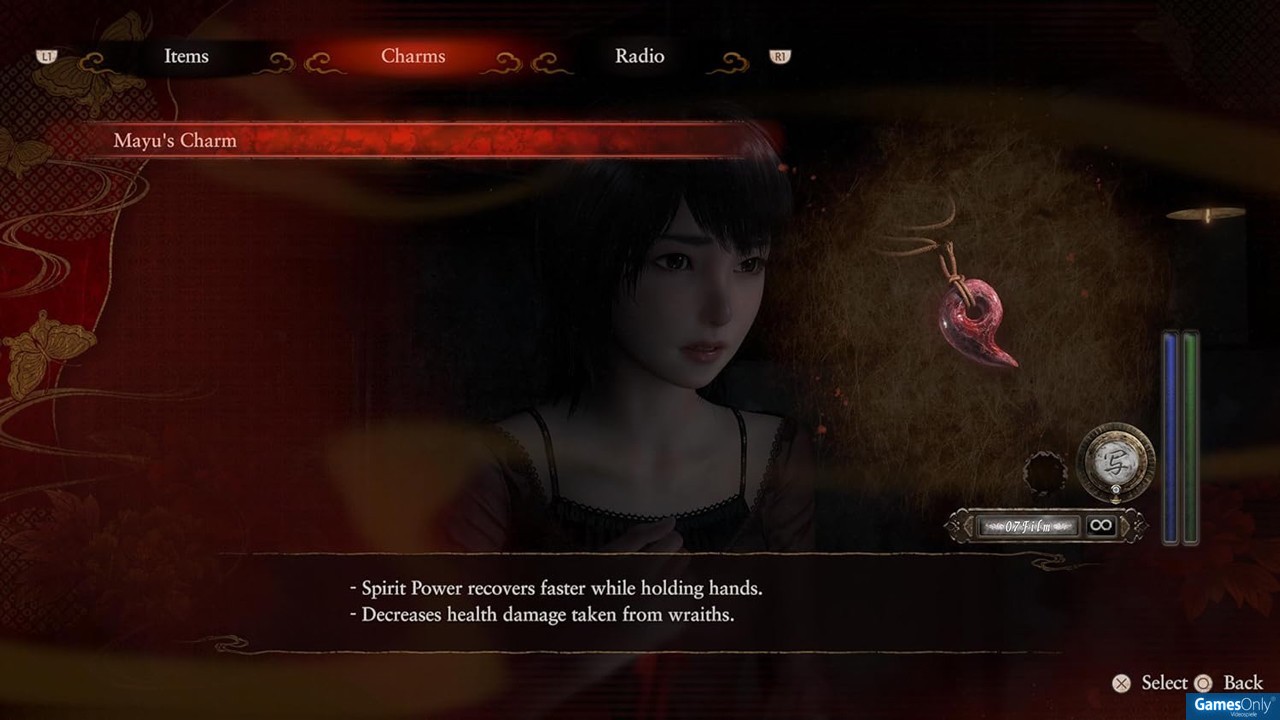Open the Charms tab
Screen dimensions: 1280x720
pos(413,57)
